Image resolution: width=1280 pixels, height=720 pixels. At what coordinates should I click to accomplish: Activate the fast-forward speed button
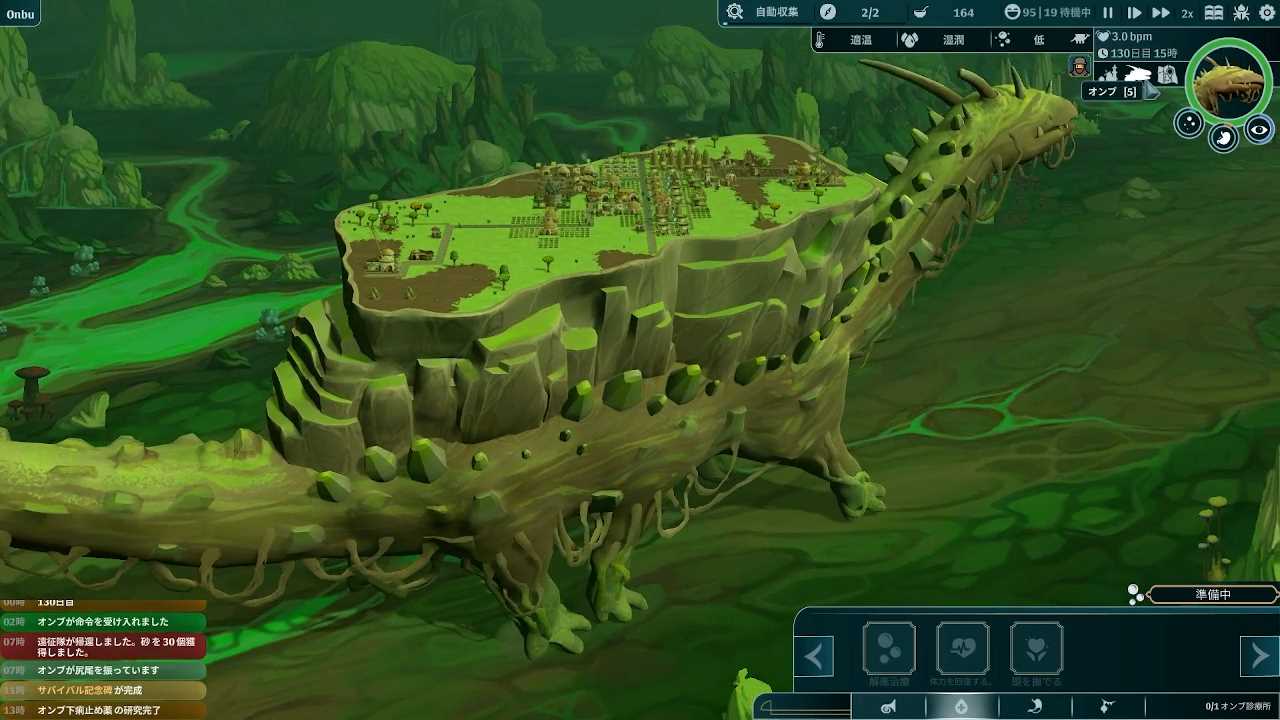click(1160, 13)
